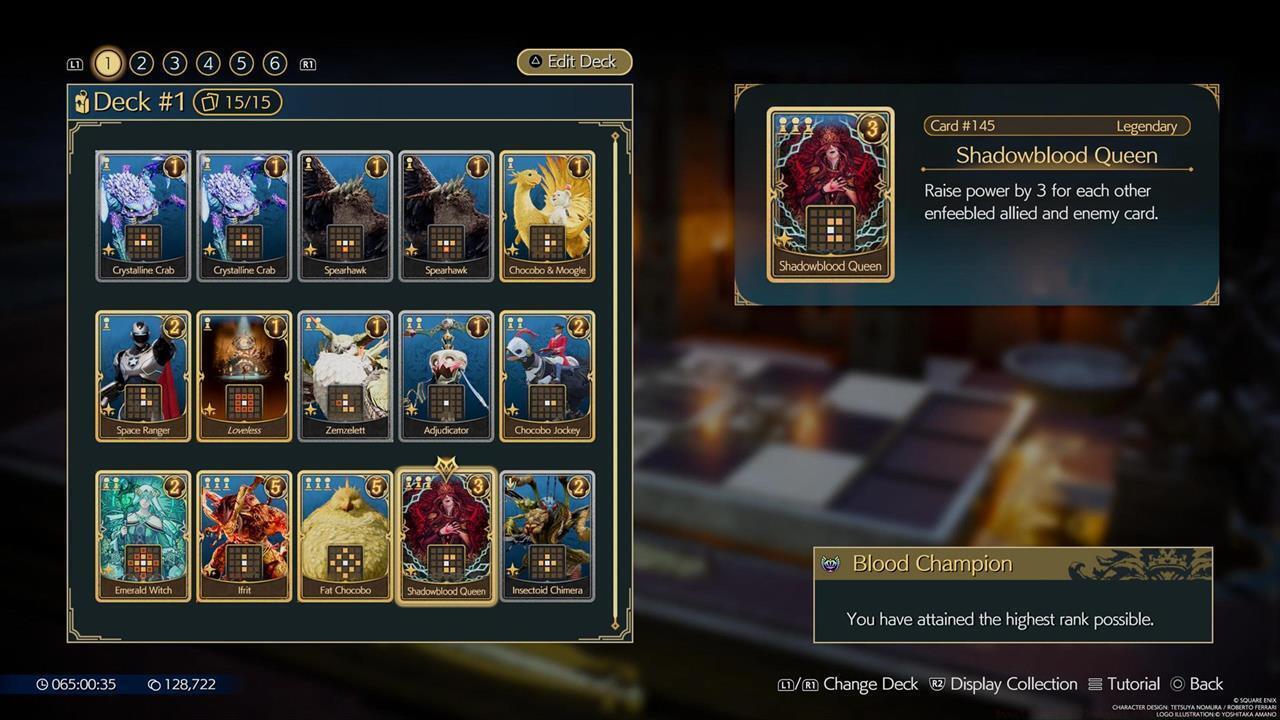
Task: Select the highlighted Shadowblood Queen card
Action: tap(446, 535)
